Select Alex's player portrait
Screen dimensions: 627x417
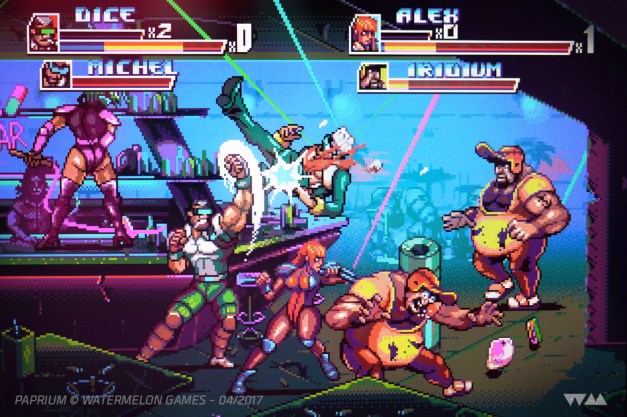(x=364, y=33)
